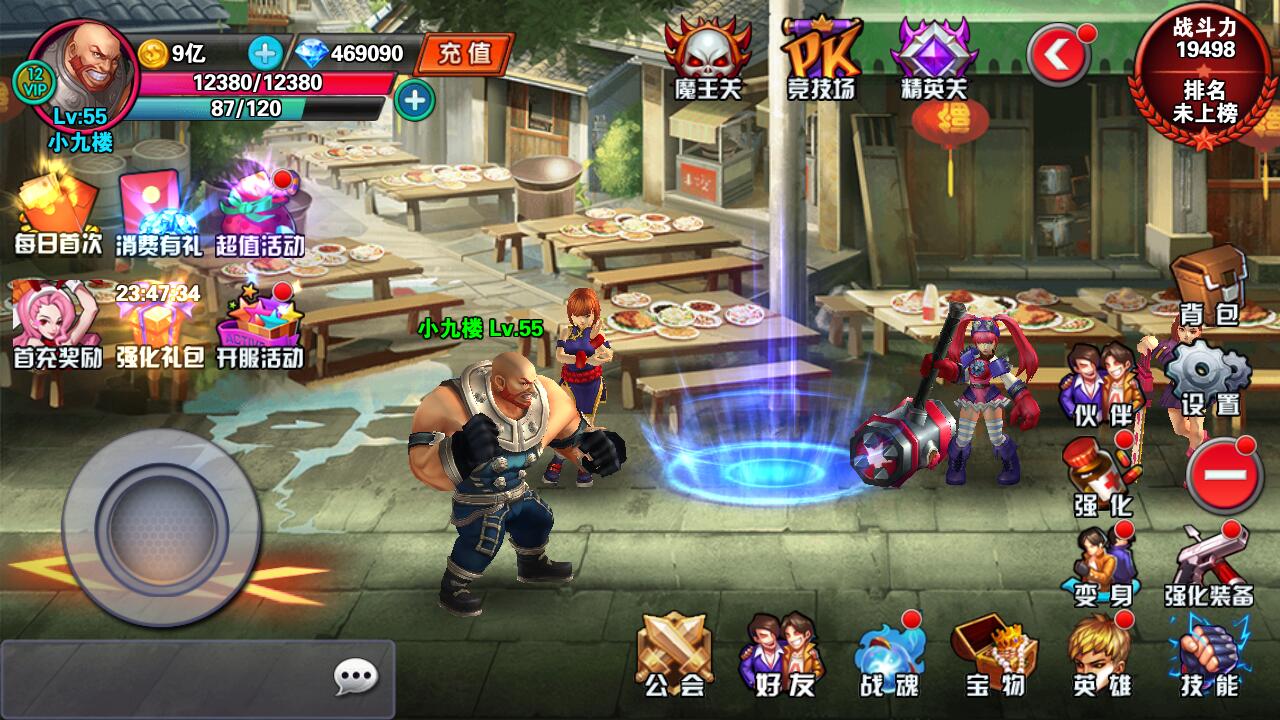The height and width of the screenshot is (720, 1280).
Task: Open the chat box speech bubble
Action: pos(355,678)
